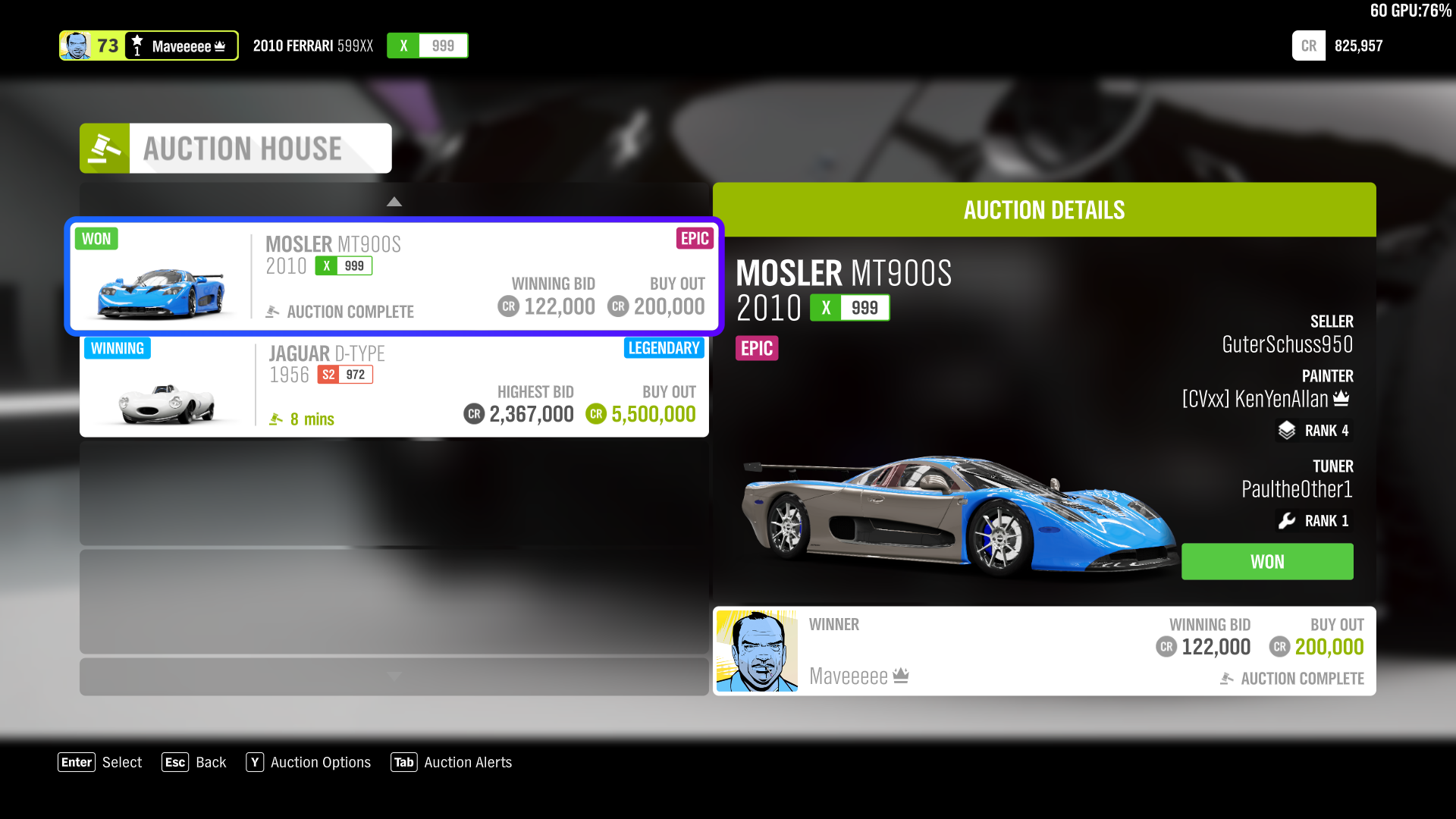Open the Auction Options prompt label
The width and height of the screenshot is (1456, 819).
[x=320, y=762]
